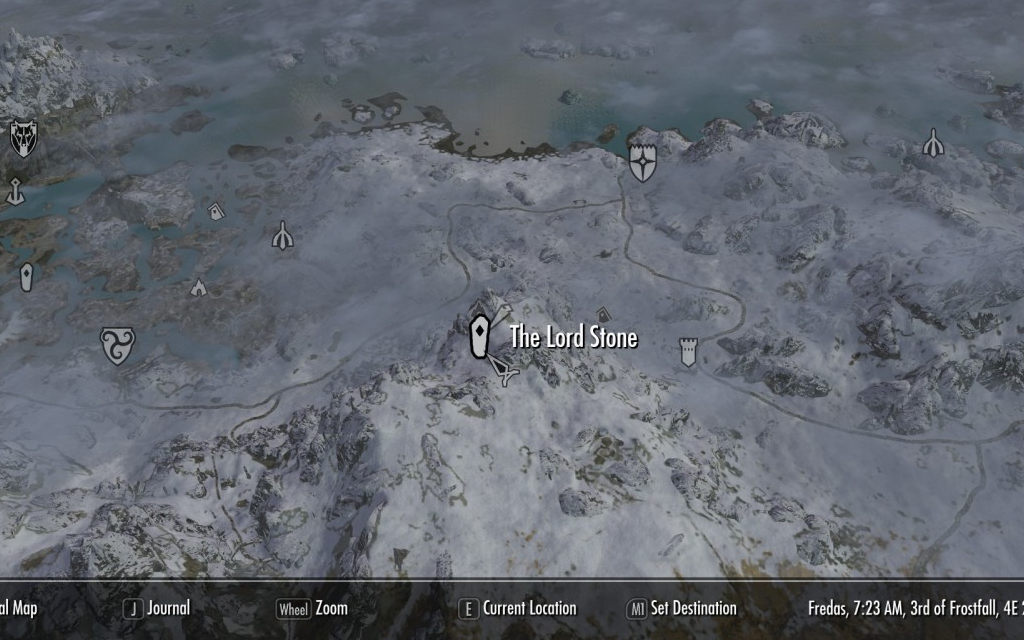1024x640 pixels.
Task: Select The Lord Stone map marker
Action: click(x=480, y=336)
